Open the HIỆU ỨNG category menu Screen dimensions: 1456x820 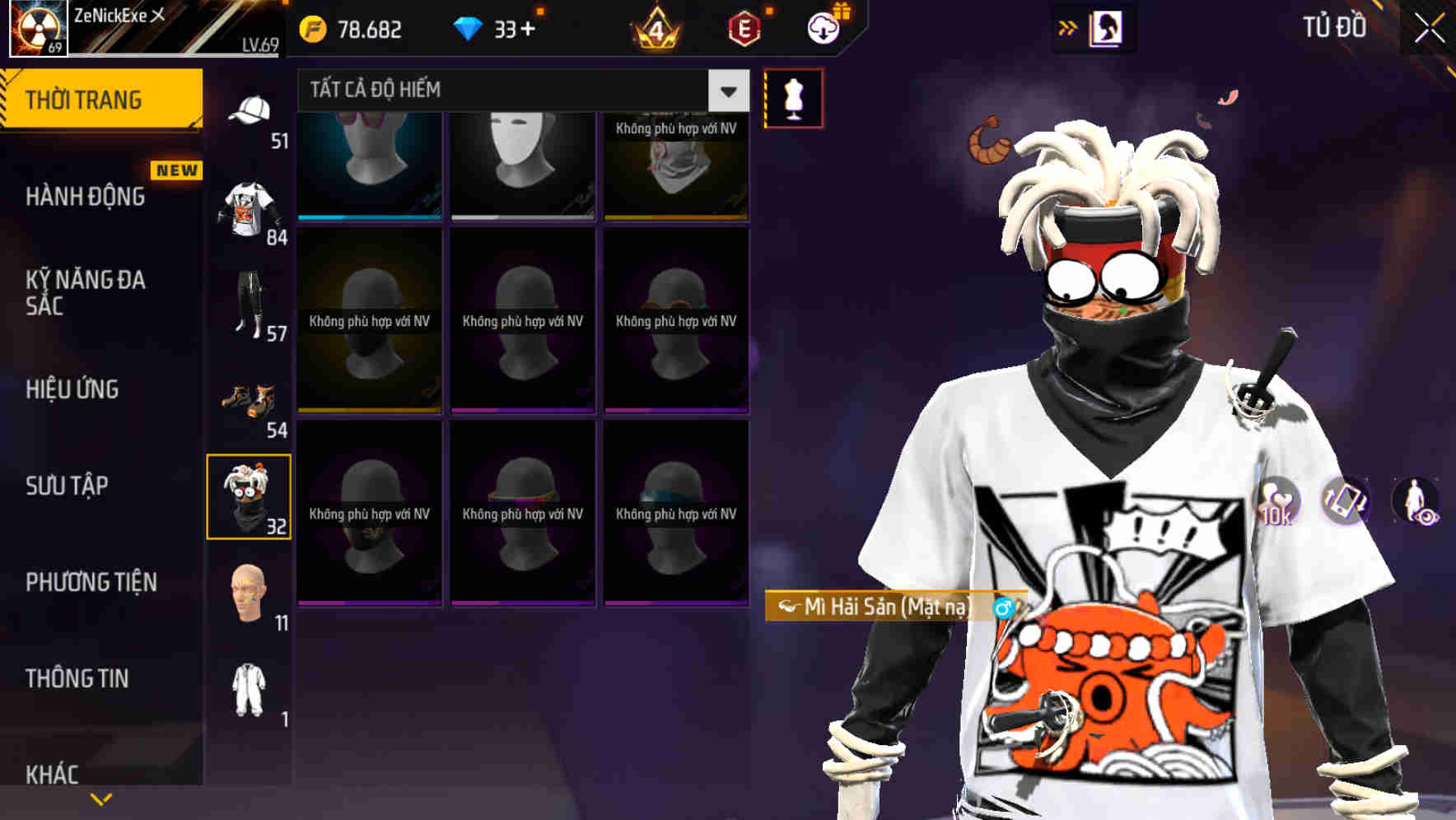pyautogui.click(x=72, y=389)
